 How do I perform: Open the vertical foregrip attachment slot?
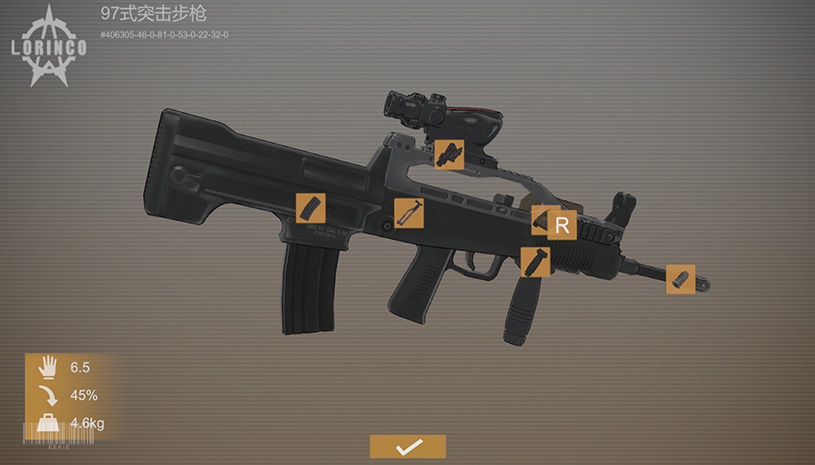pyautogui.click(x=535, y=262)
